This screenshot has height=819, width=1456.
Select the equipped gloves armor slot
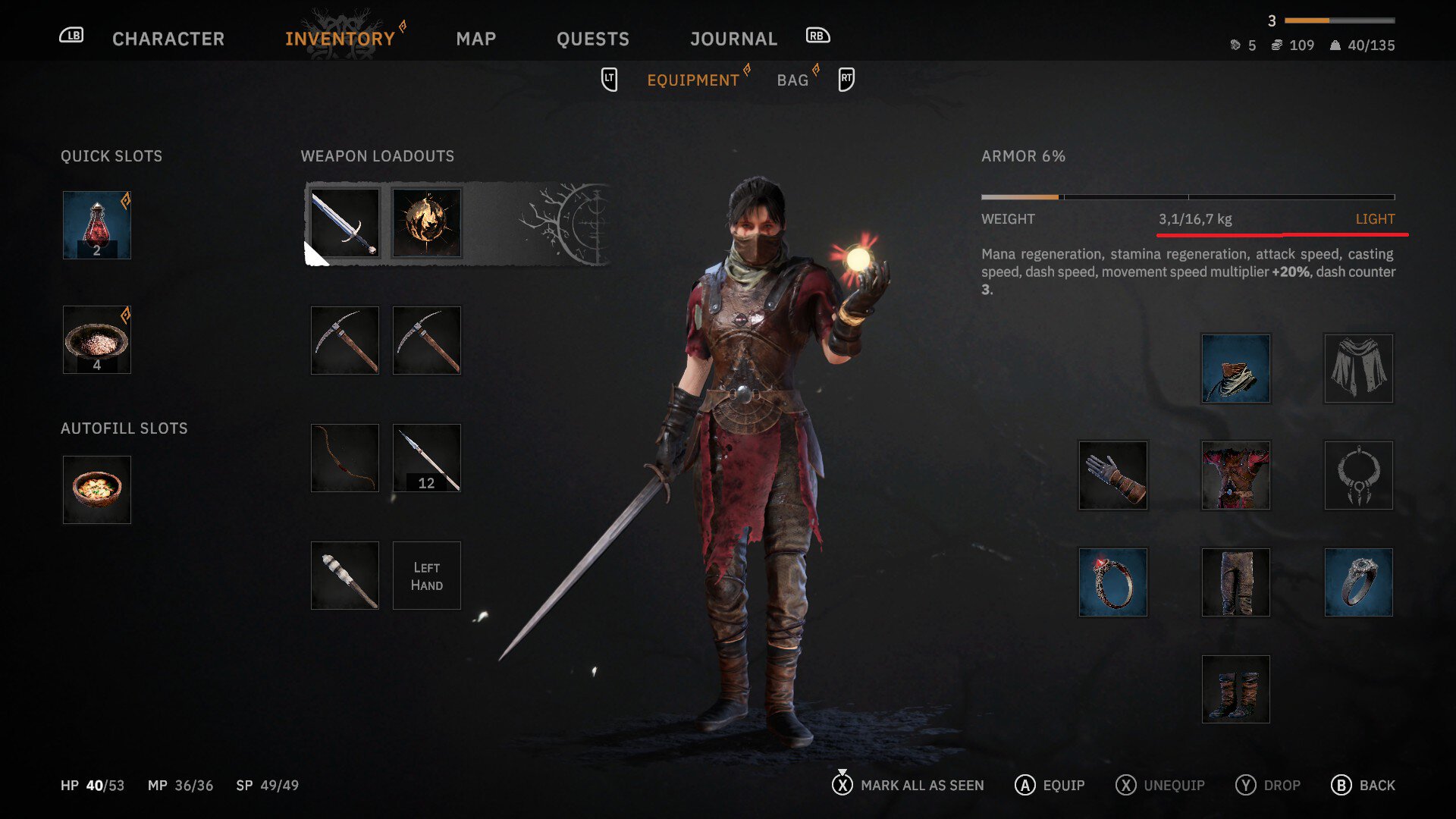coord(1113,475)
